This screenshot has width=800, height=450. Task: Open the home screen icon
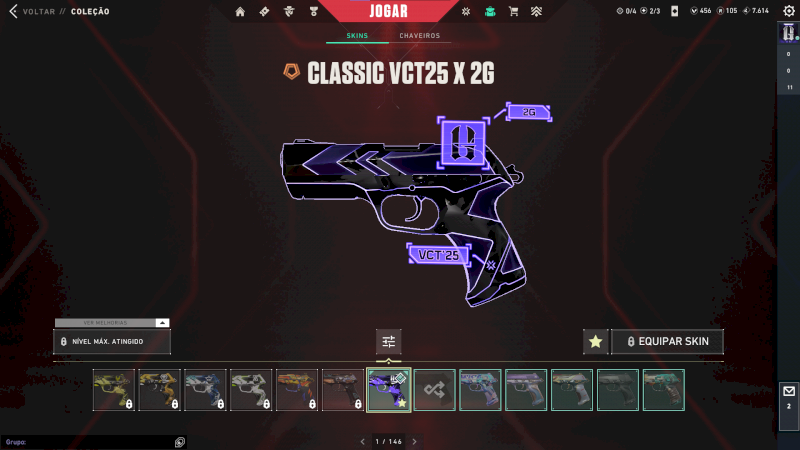(240, 12)
